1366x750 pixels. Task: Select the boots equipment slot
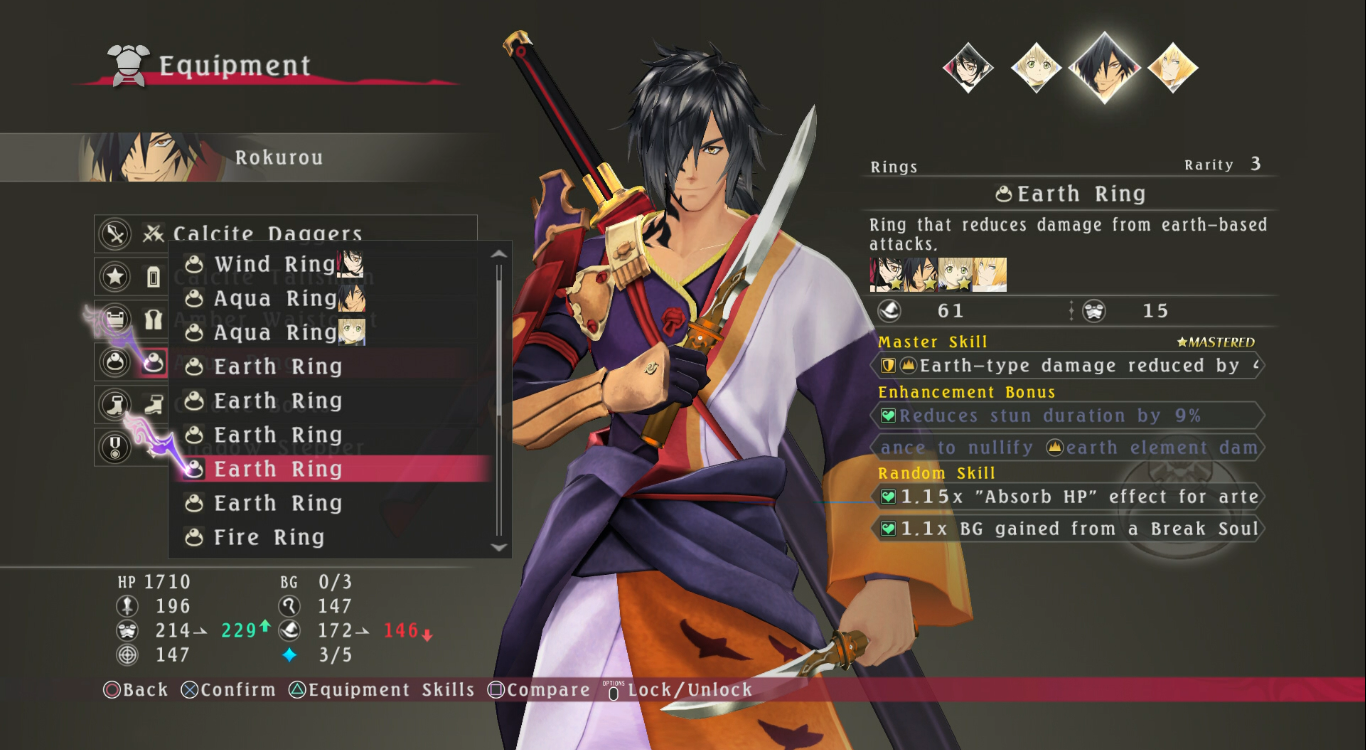coord(117,405)
